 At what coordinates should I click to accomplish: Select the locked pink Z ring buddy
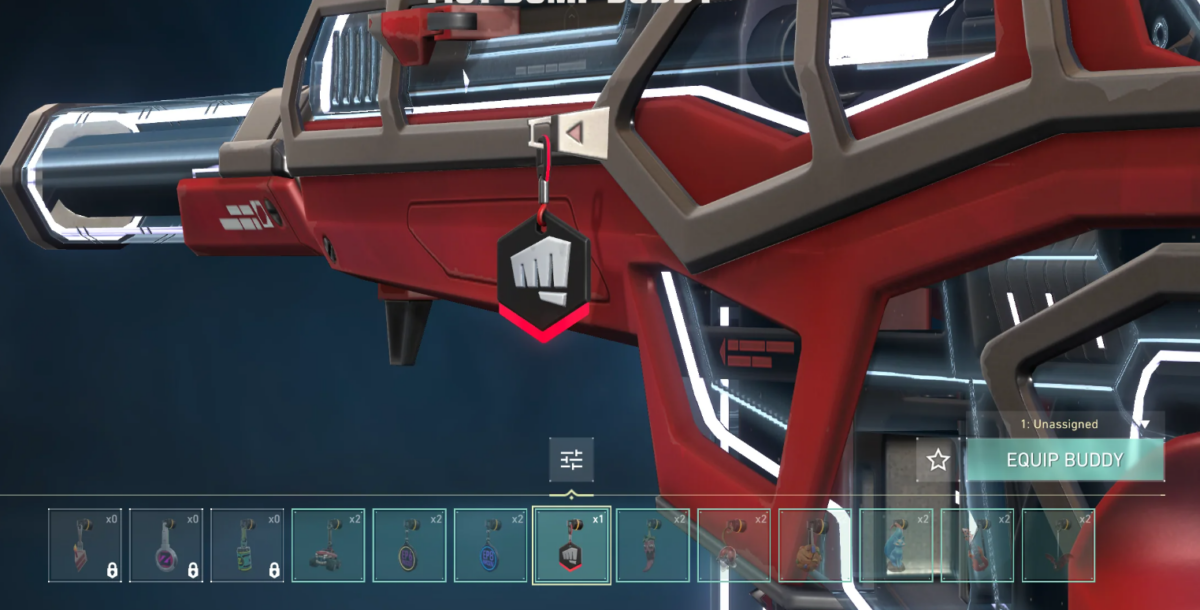pos(166,545)
